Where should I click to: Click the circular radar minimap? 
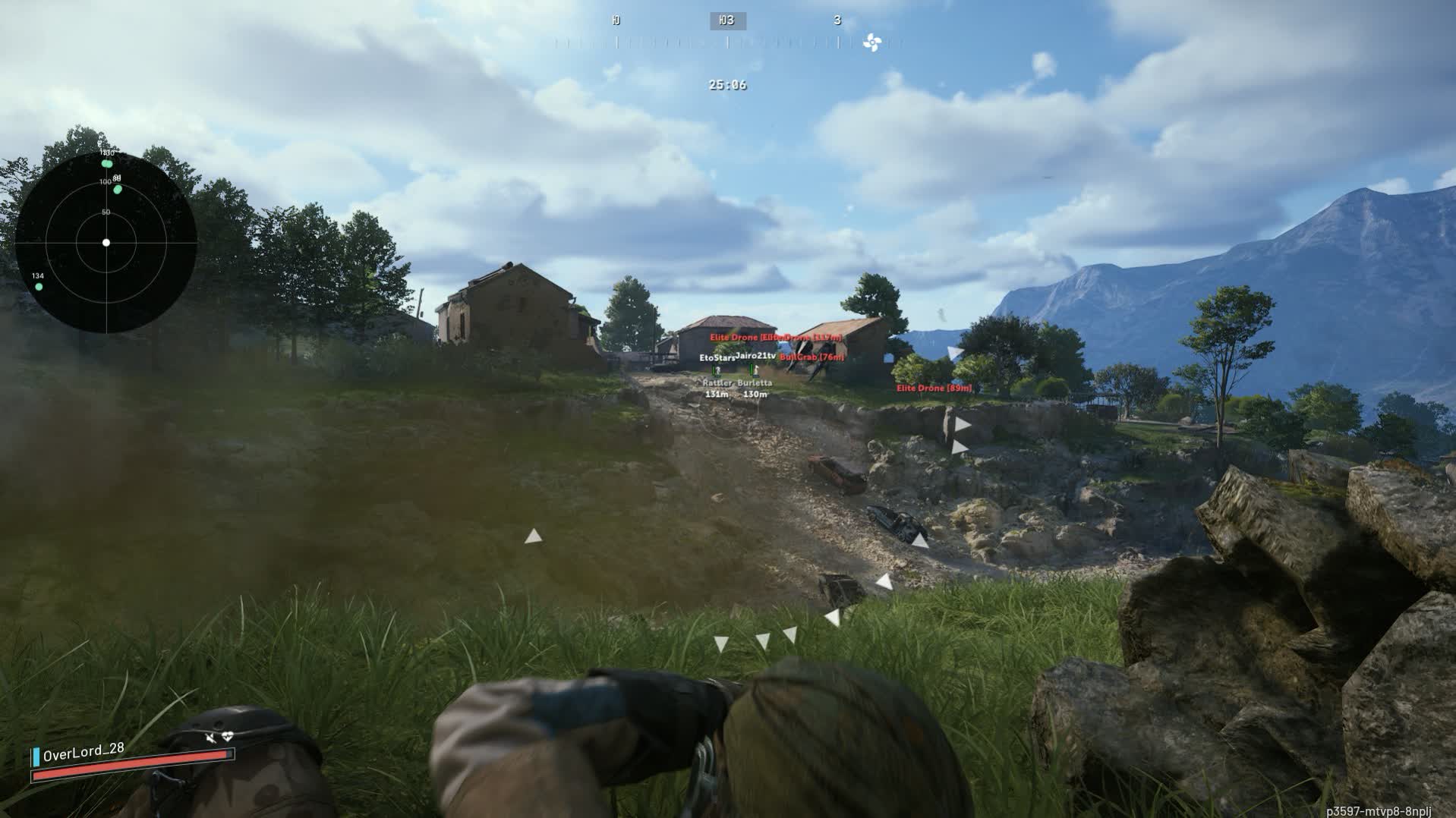106,242
